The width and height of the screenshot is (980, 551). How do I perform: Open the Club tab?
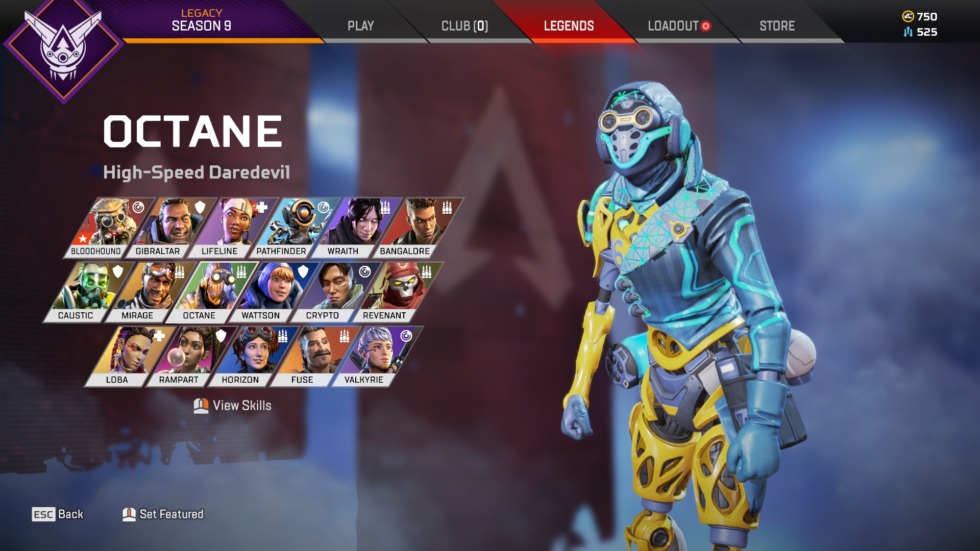464,26
